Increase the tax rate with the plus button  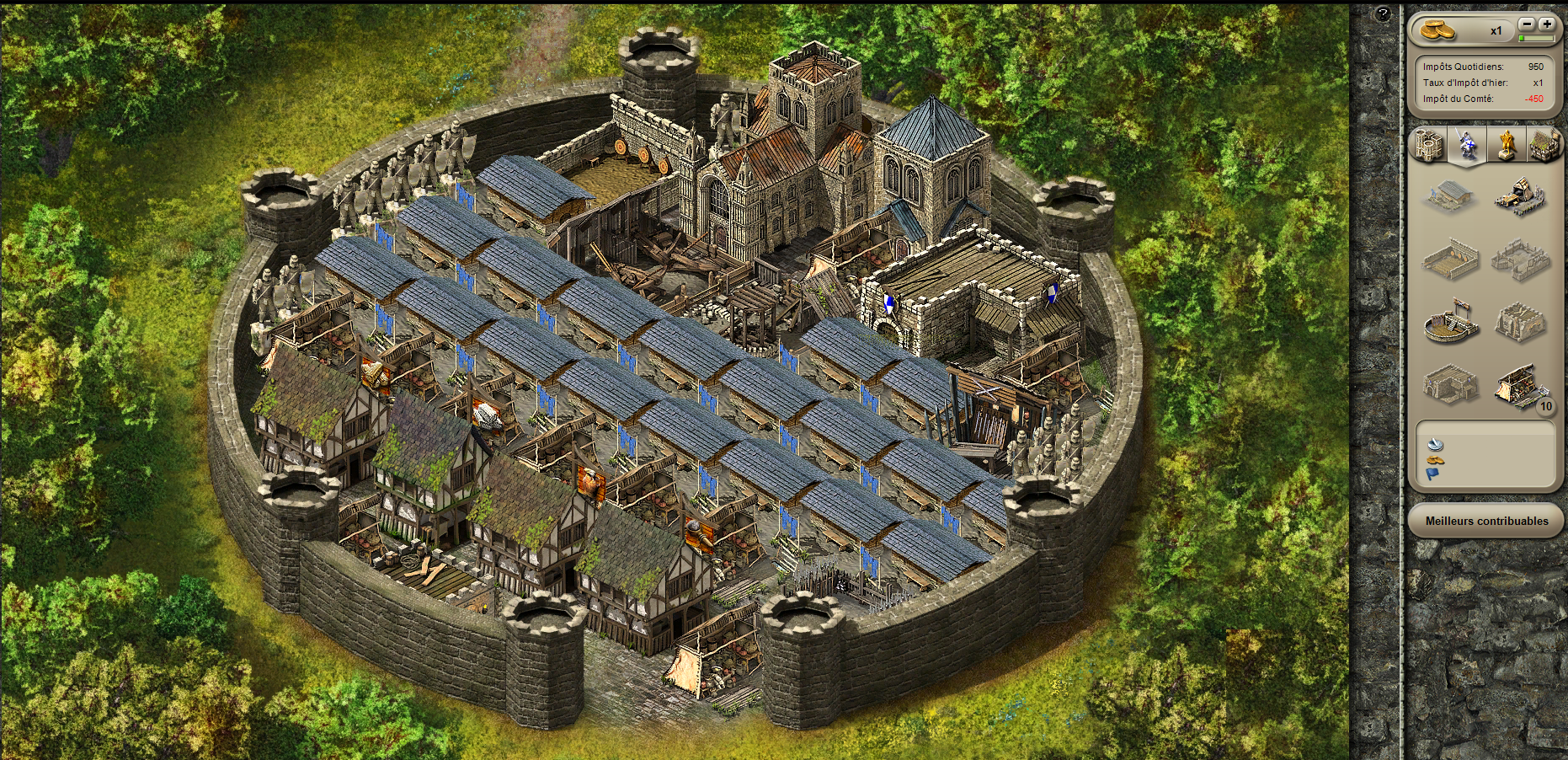coord(1546,24)
